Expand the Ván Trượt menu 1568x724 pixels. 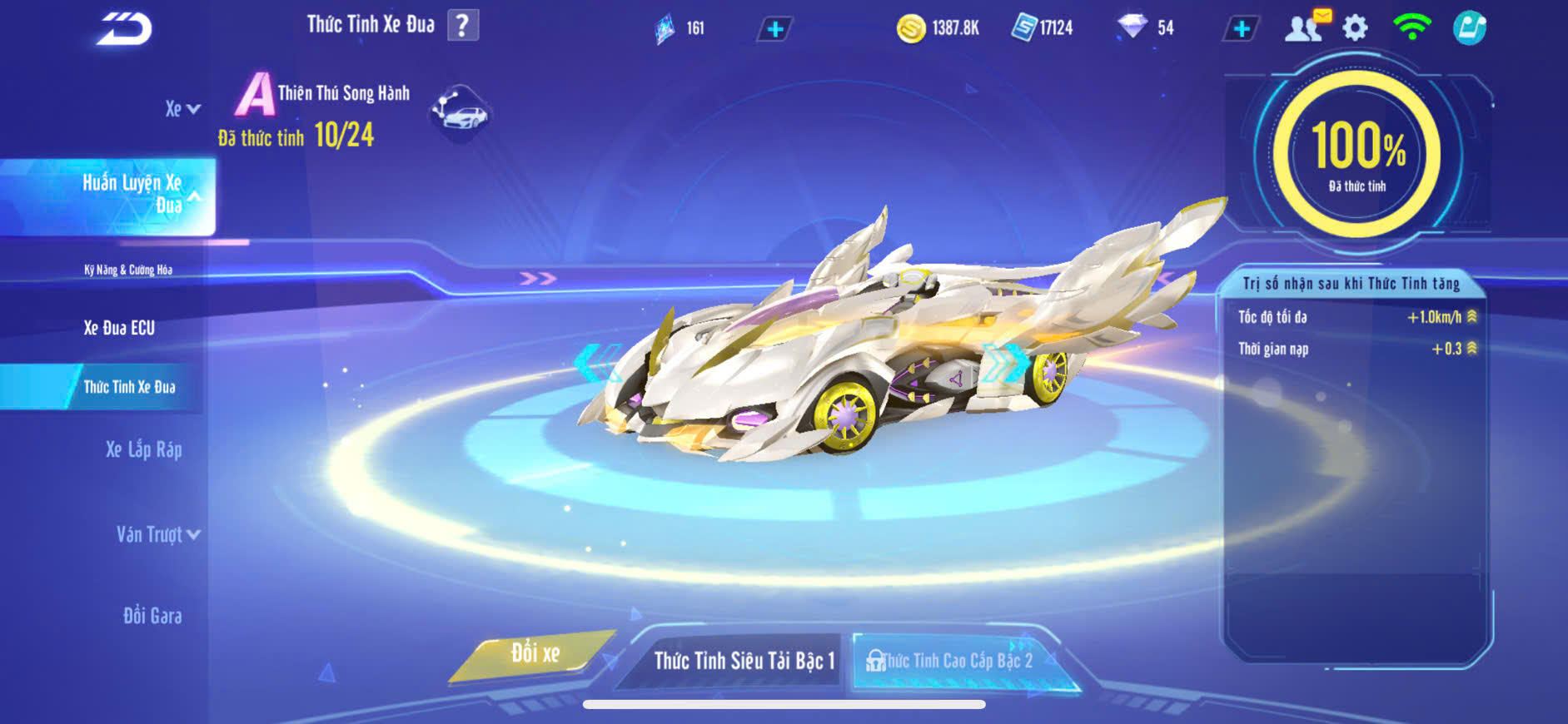coord(157,534)
